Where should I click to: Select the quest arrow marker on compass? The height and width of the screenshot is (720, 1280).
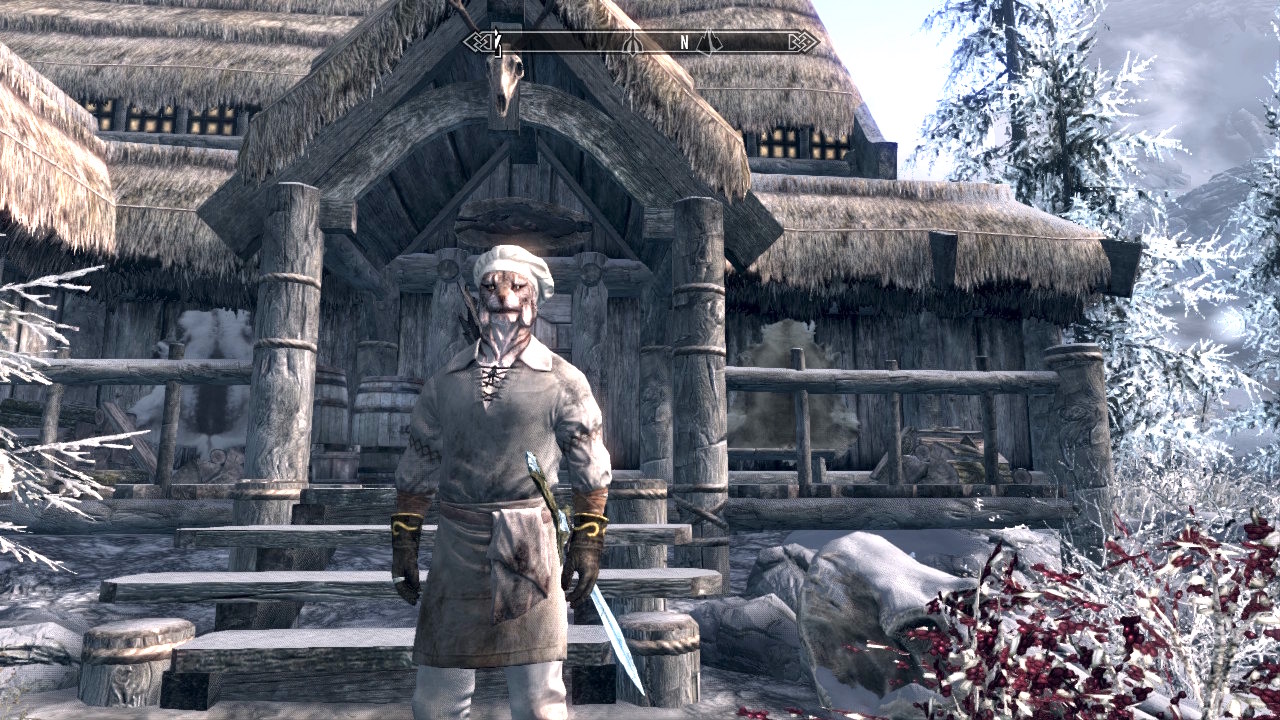[x=496, y=42]
